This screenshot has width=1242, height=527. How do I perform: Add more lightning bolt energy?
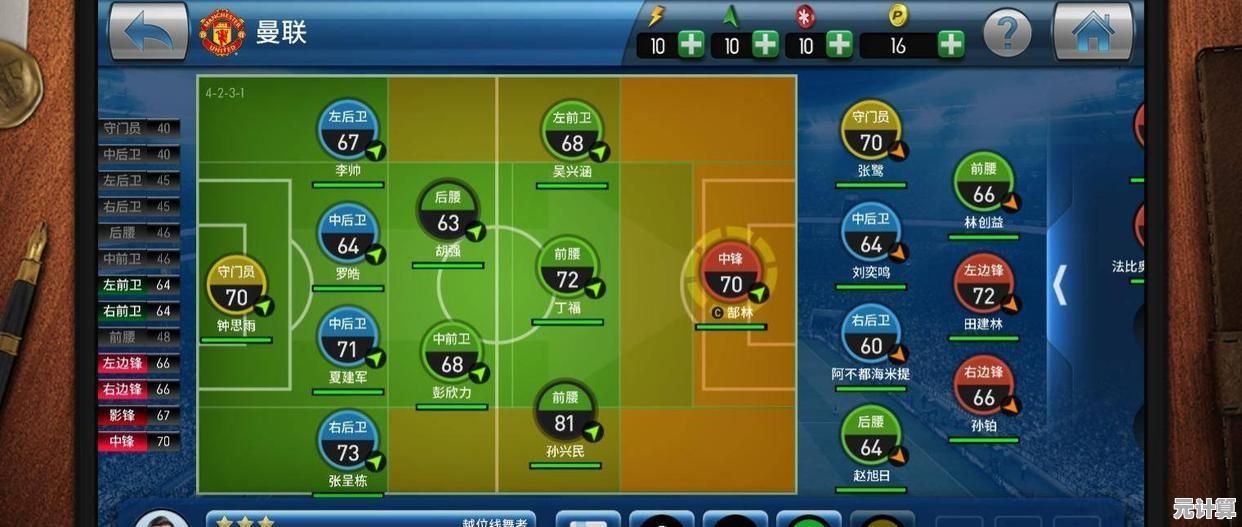click(x=691, y=44)
